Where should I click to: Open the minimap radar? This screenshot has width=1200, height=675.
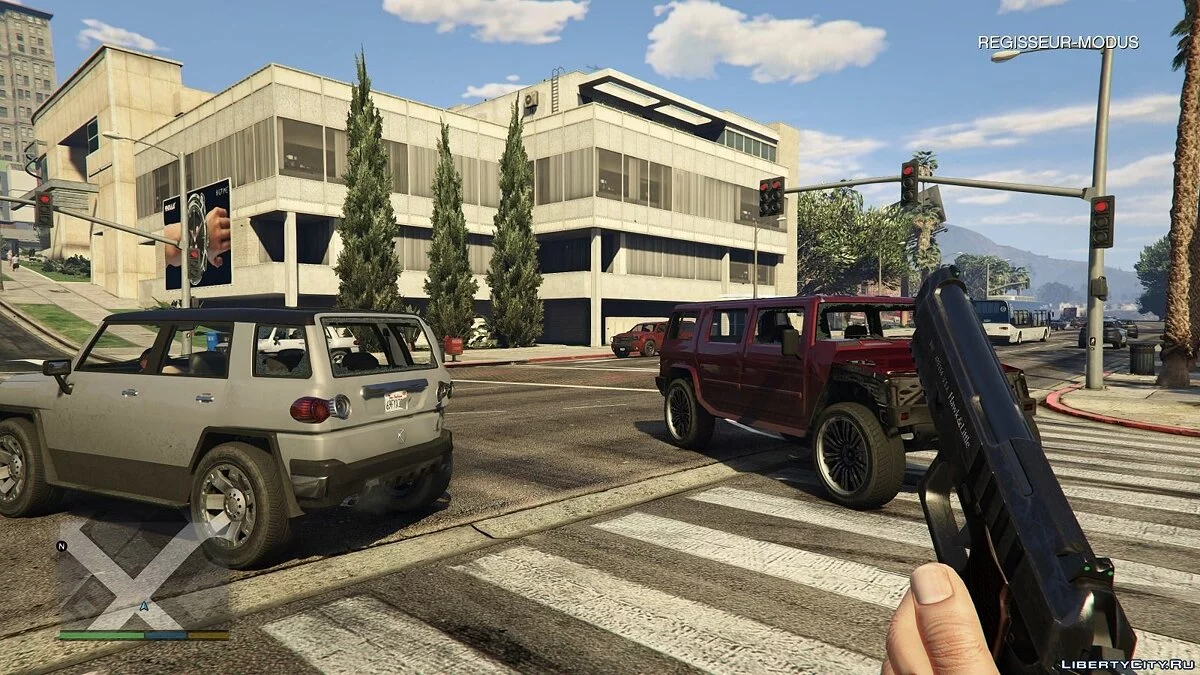[x=143, y=580]
